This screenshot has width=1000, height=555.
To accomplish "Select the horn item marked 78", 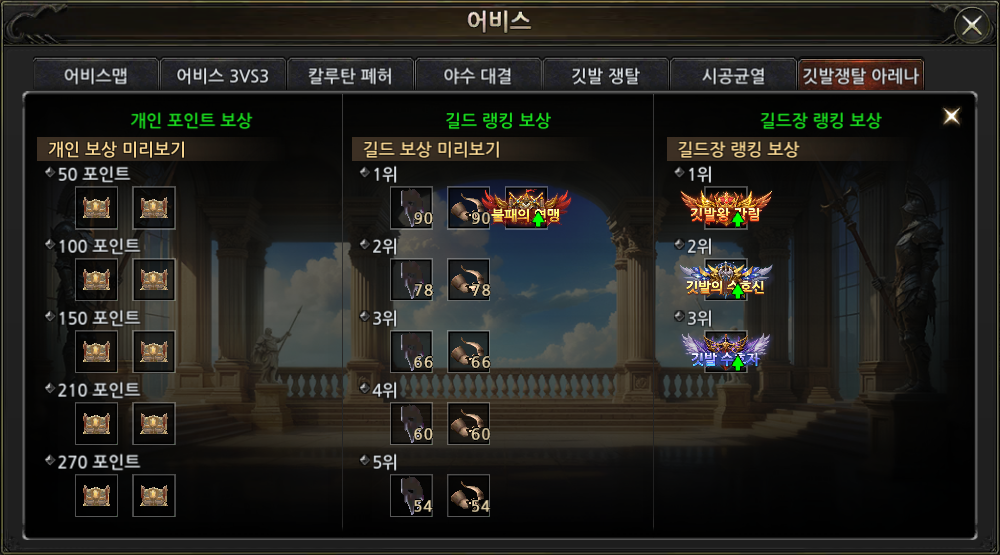I will tap(468, 280).
